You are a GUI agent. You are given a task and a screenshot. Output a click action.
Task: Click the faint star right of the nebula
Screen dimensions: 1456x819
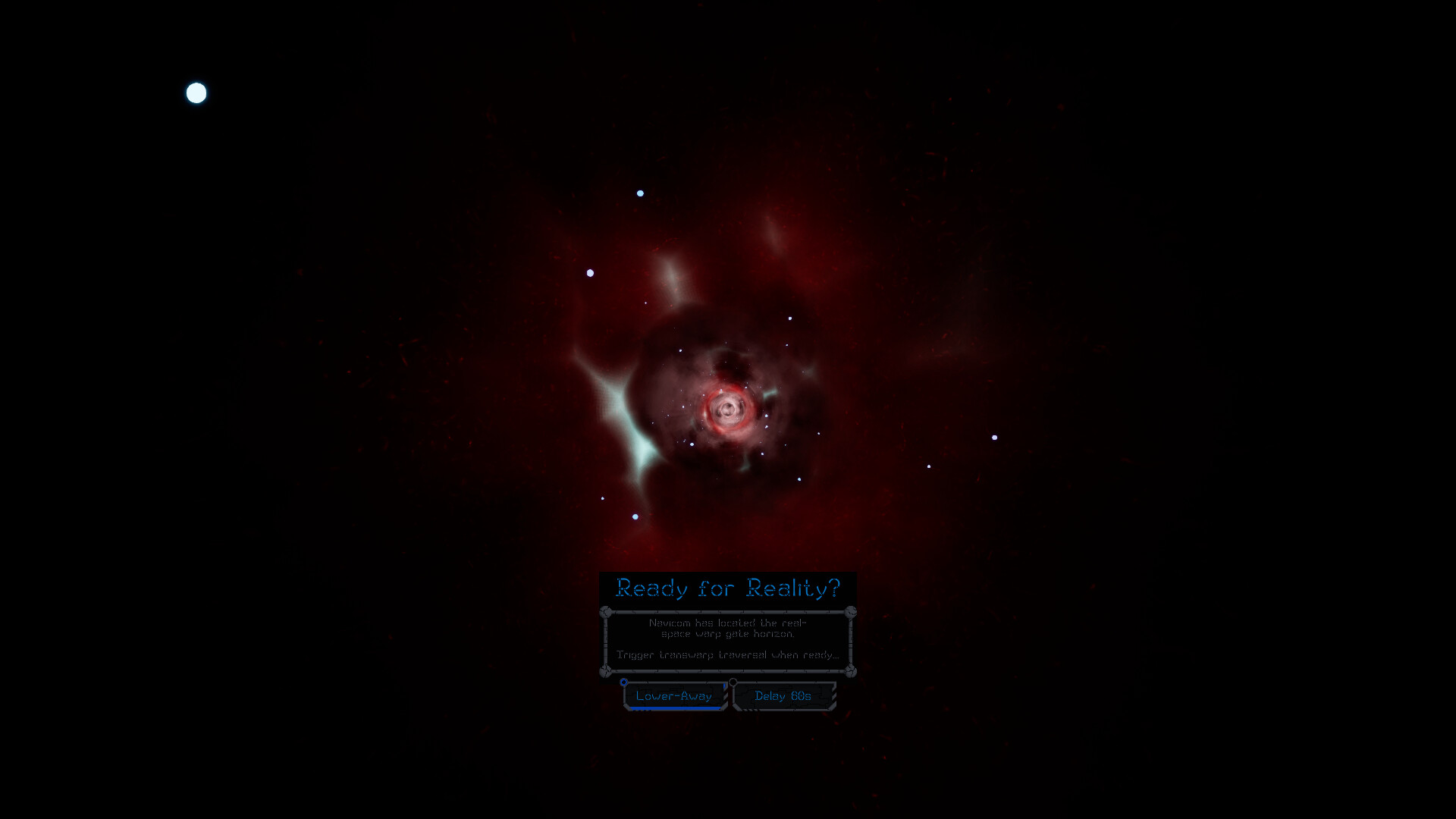point(930,467)
